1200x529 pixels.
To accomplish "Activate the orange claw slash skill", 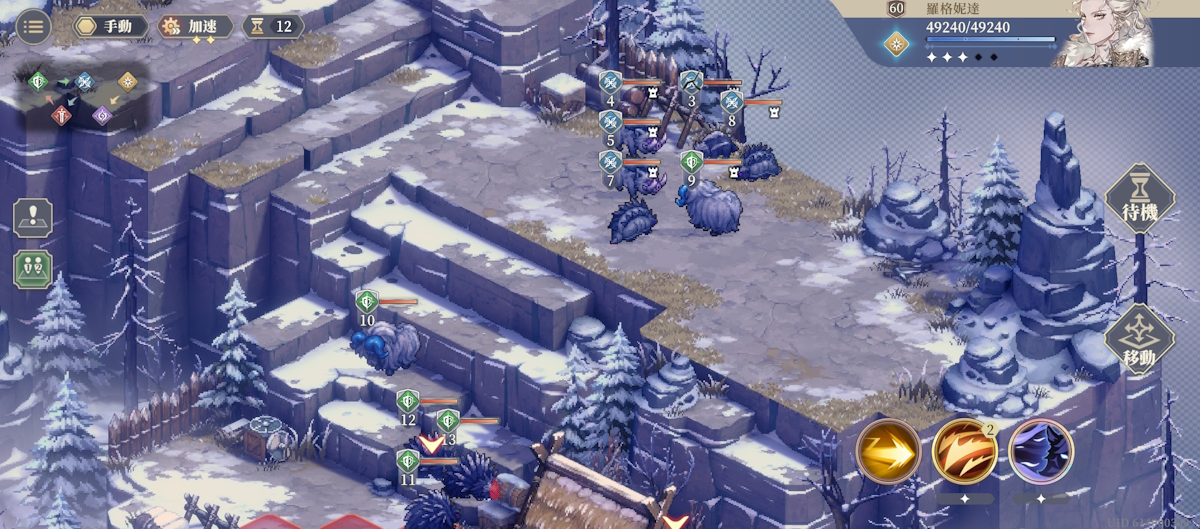I will coord(964,452).
